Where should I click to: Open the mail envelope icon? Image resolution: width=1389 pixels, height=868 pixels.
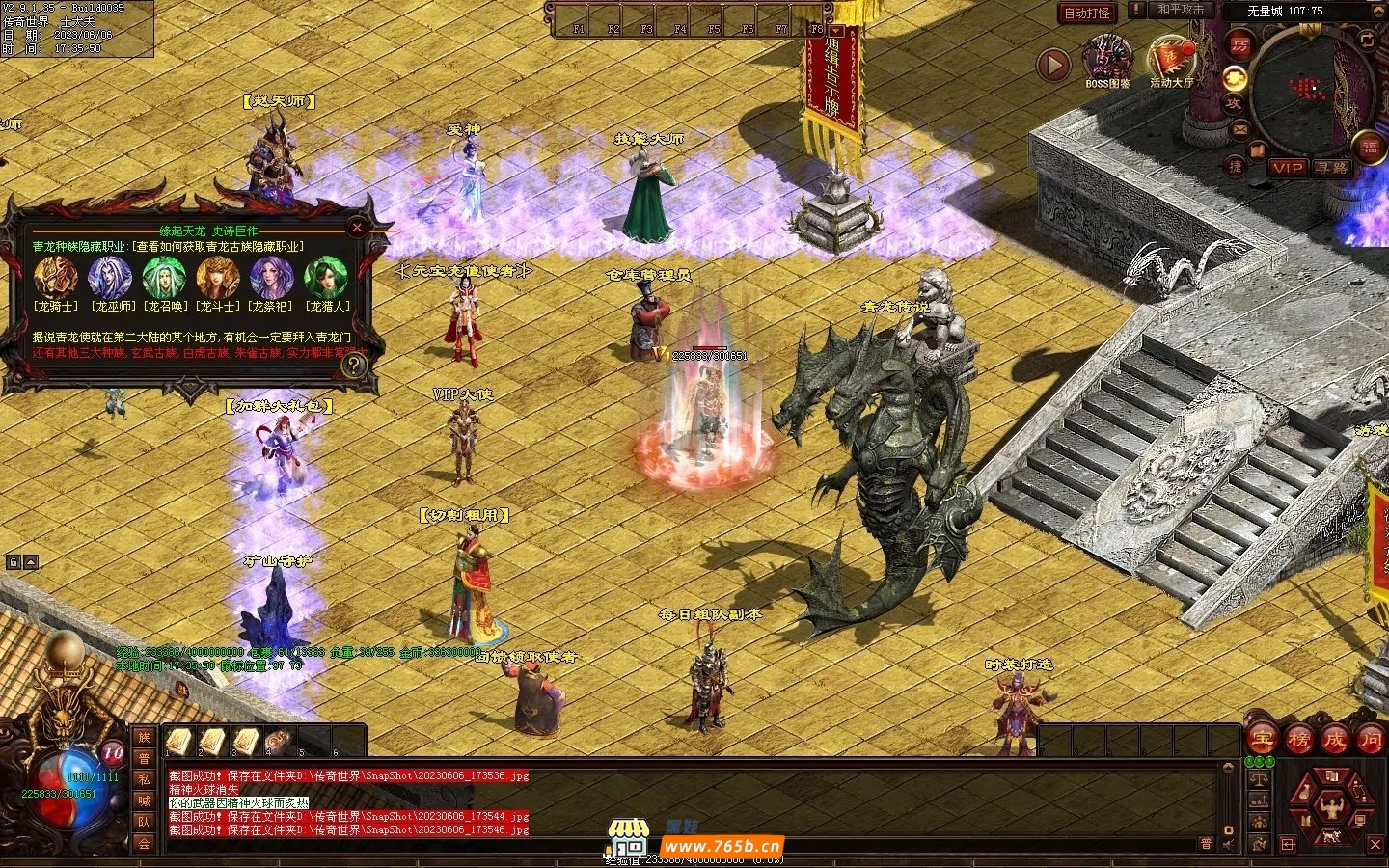pyautogui.click(x=1240, y=128)
